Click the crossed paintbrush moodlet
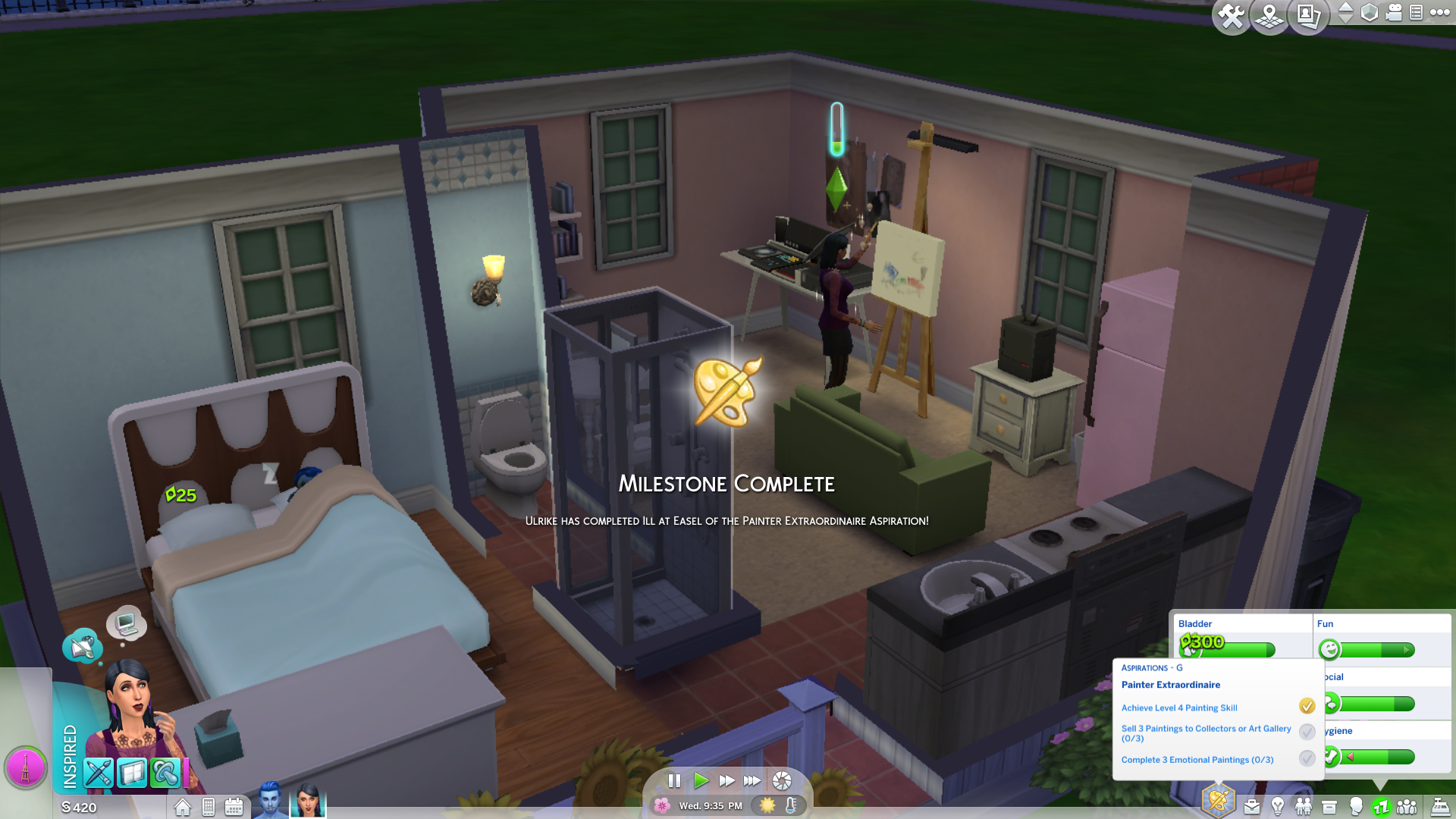Image resolution: width=1456 pixels, height=819 pixels. (99, 773)
